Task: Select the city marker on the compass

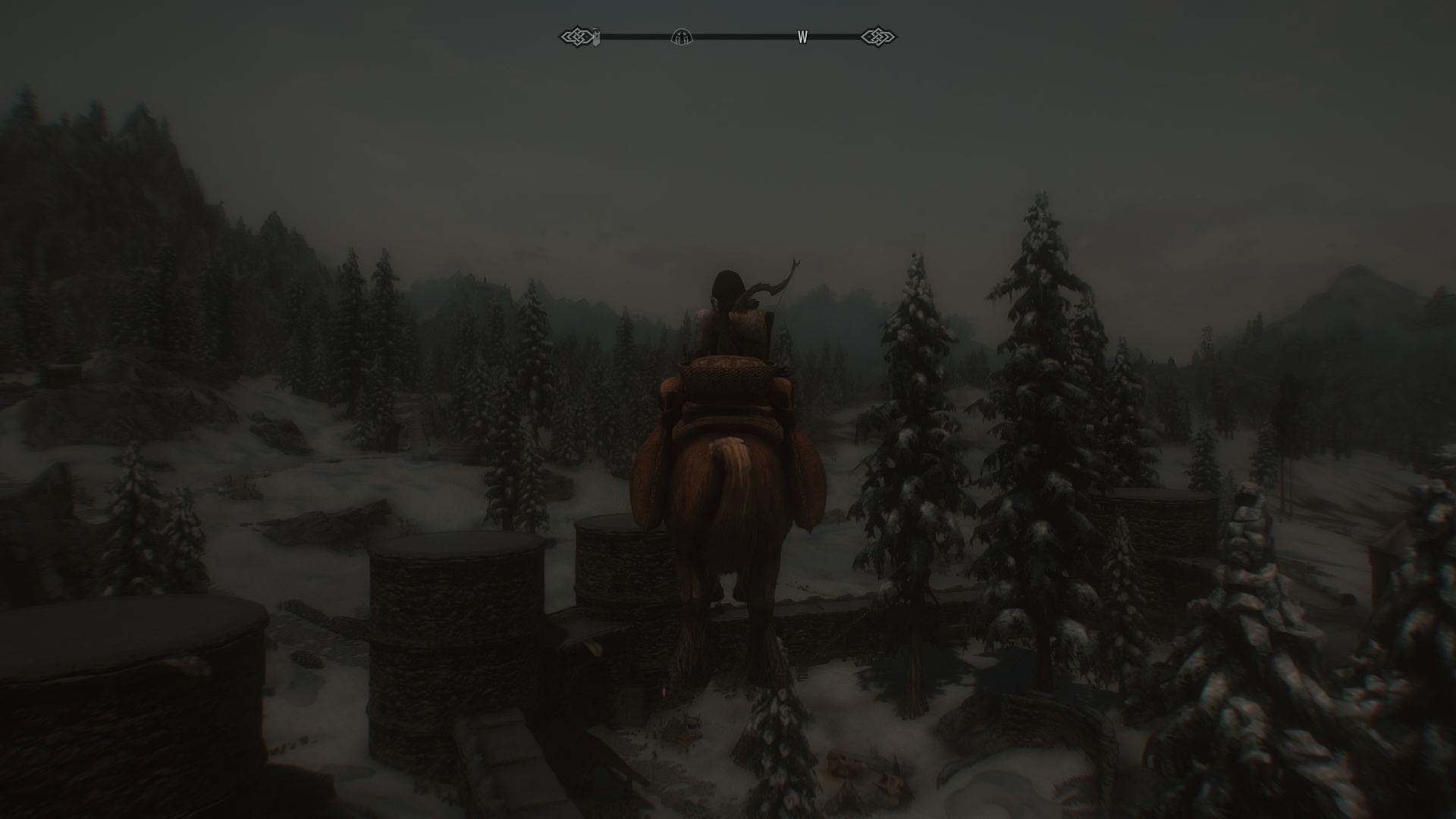Action: click(x=682, y=36)
